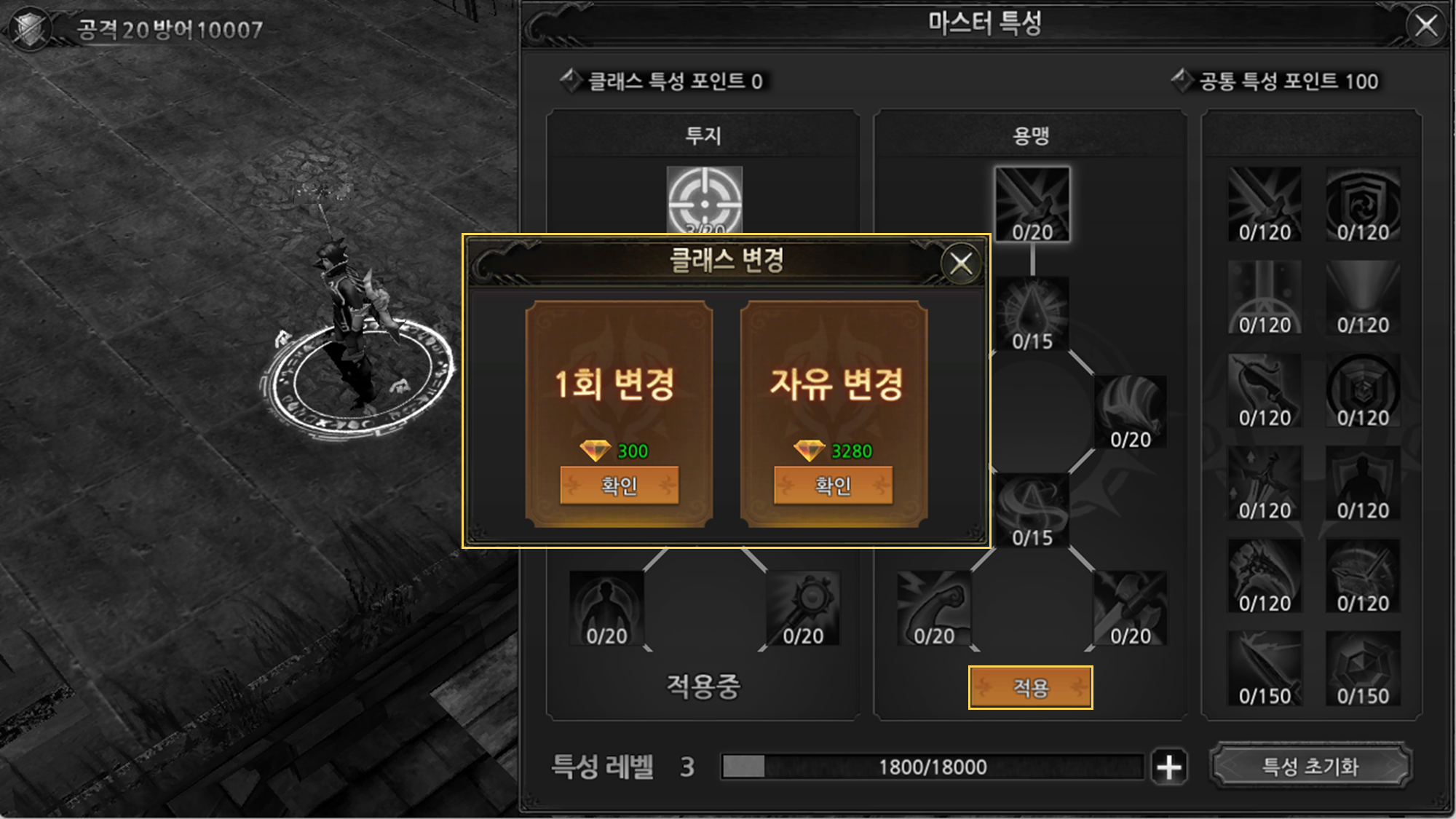Open the attack and defense shield icon
Viewport: 1456px width, 819px height.
tap(31, 29)
